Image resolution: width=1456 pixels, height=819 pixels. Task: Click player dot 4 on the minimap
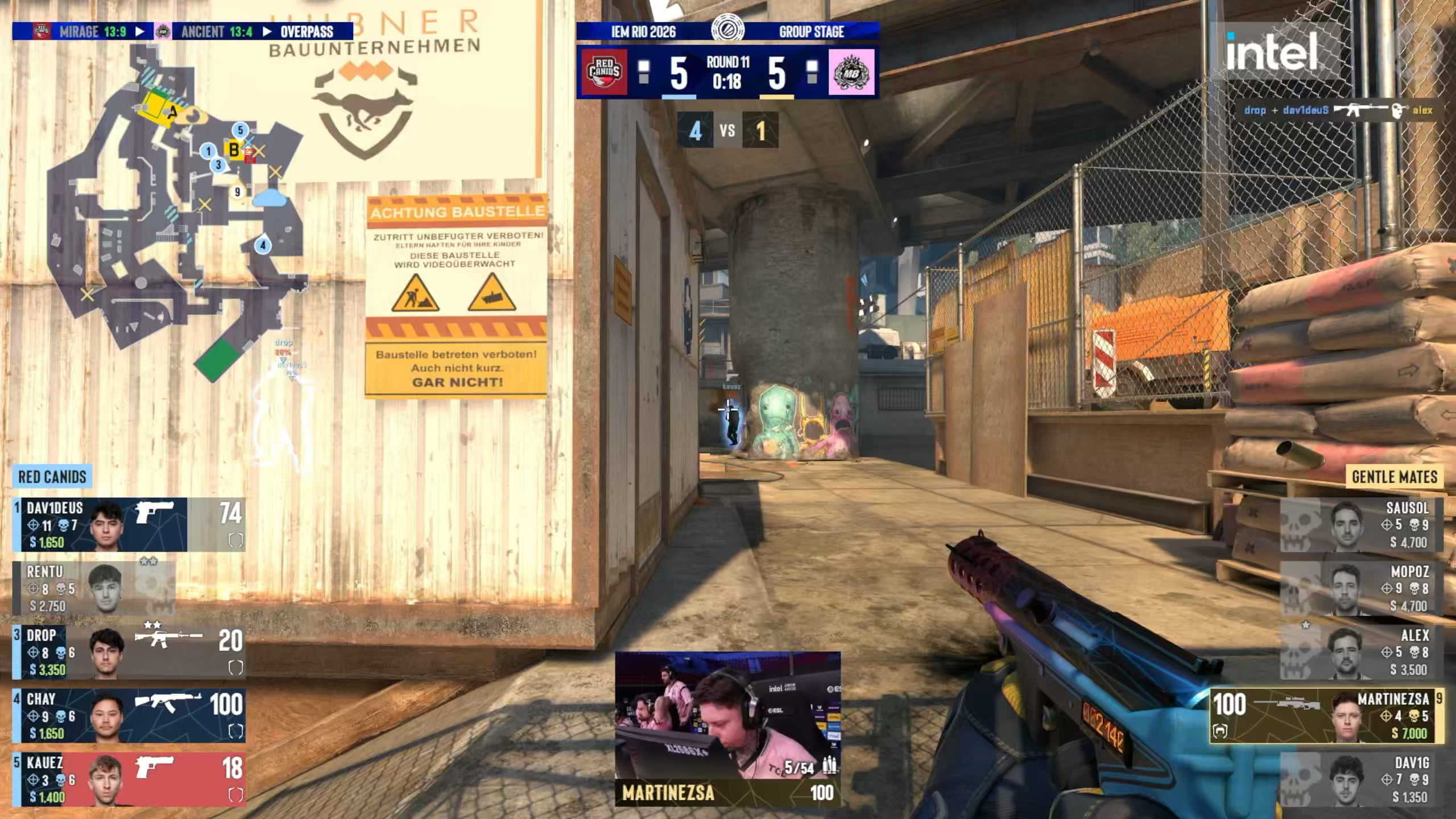pyautogui.click(x=263, y=246)
